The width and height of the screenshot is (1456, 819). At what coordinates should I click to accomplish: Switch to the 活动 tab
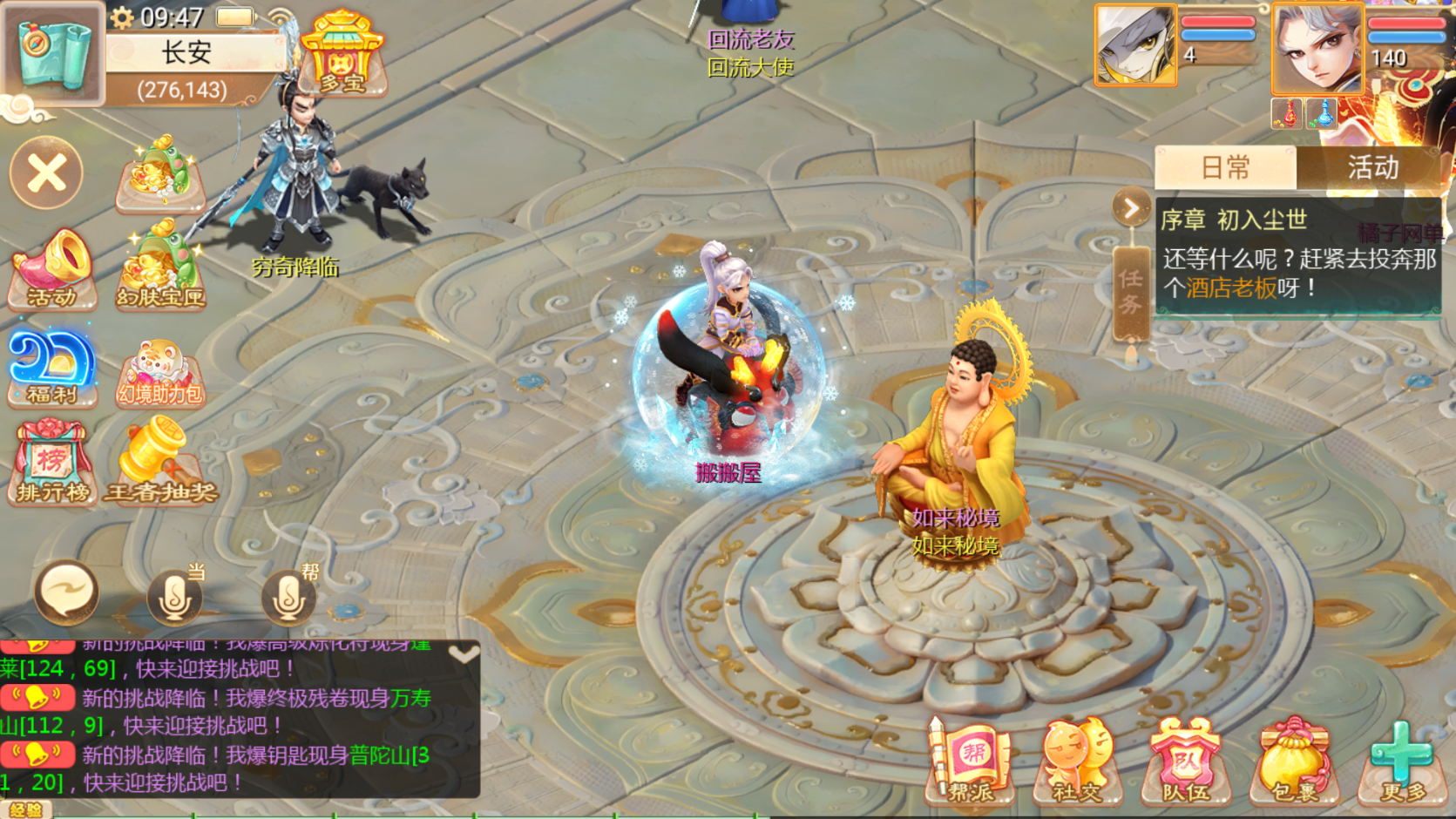tap(1372, 167)
